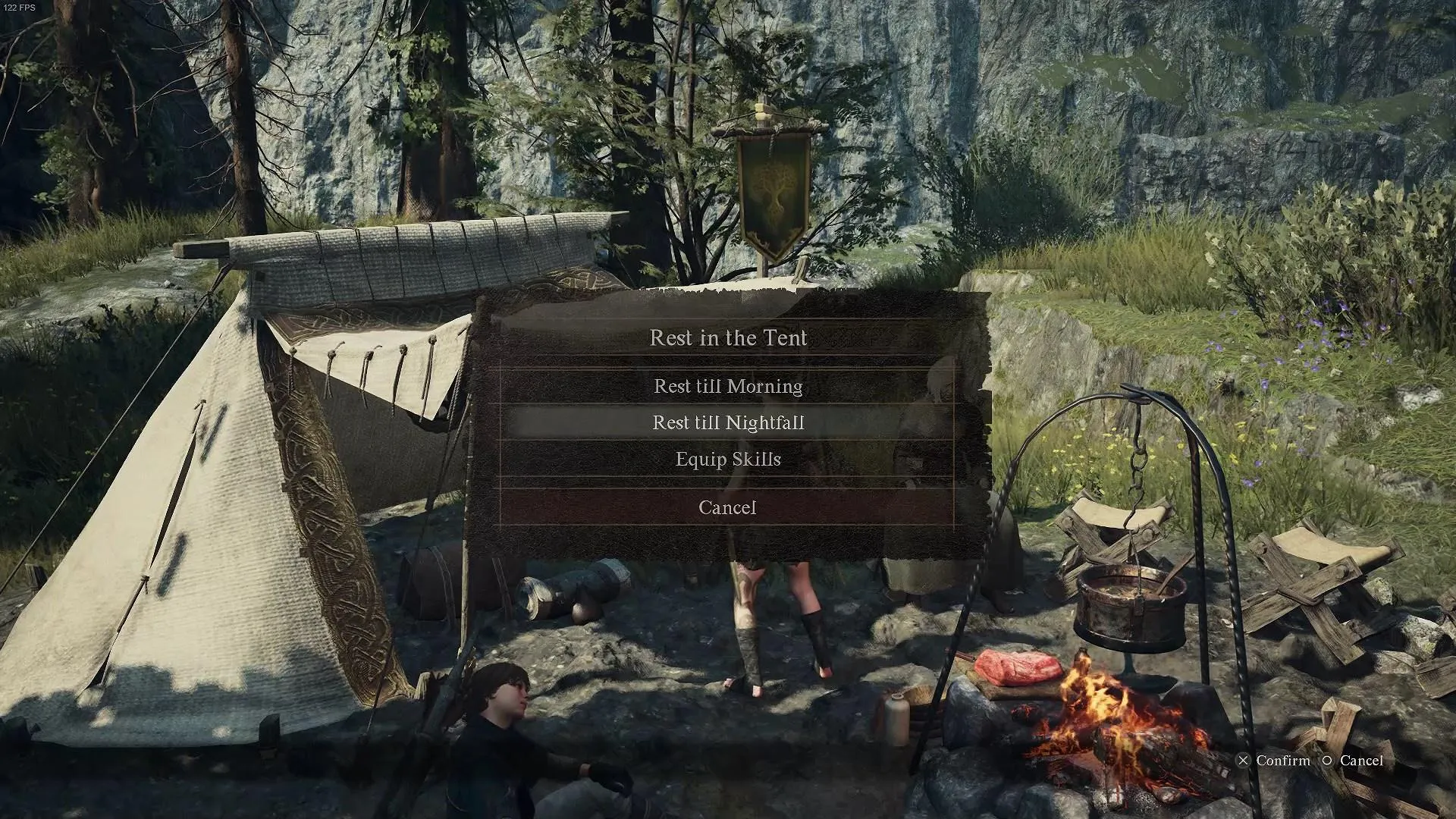Viewport: 1456px width, 819px height.
Task: Cancel resting in the tent
Action: pyautogui.click(x=727, y=507)
